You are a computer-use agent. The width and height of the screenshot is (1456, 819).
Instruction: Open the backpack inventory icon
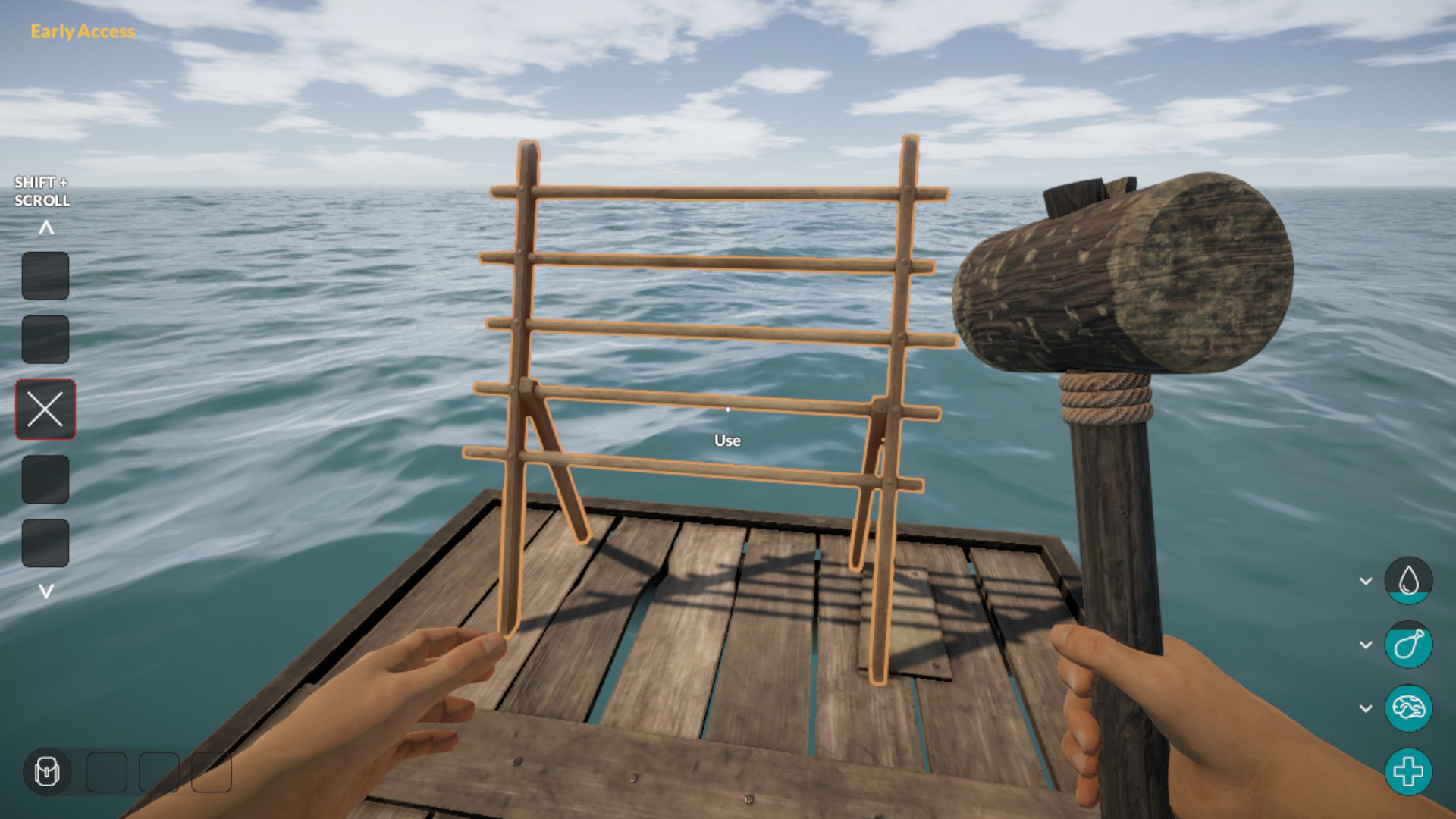pos(47,772)
